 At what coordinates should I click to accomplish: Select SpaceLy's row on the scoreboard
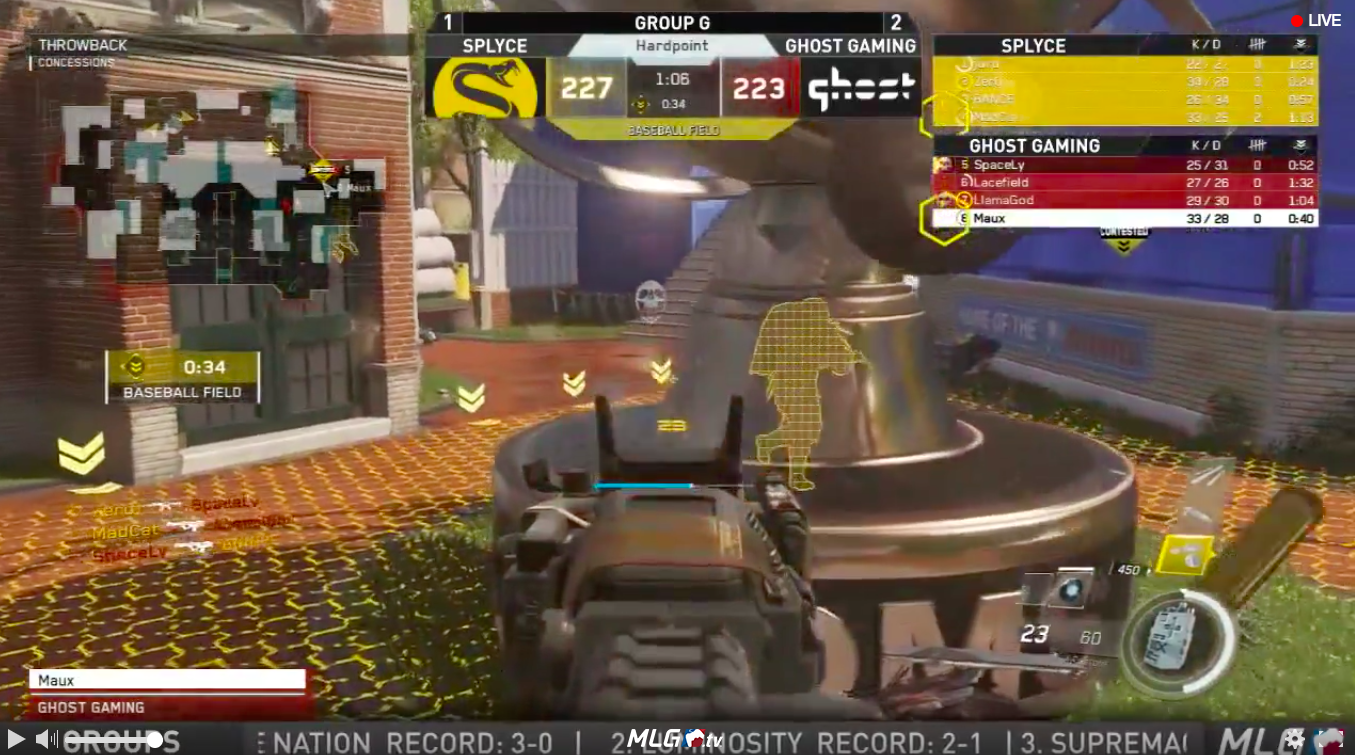point(1125,165)
